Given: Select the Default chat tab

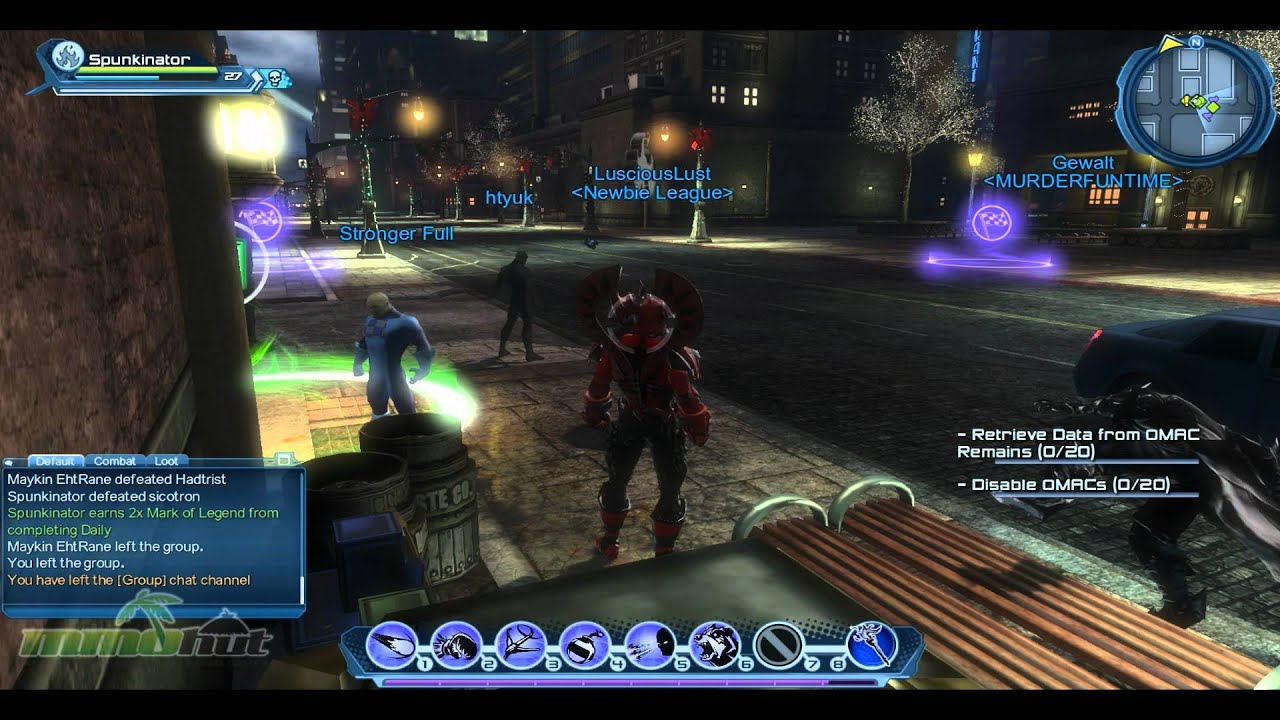Looking at the screenshot, I should click(x=55, y=461).
